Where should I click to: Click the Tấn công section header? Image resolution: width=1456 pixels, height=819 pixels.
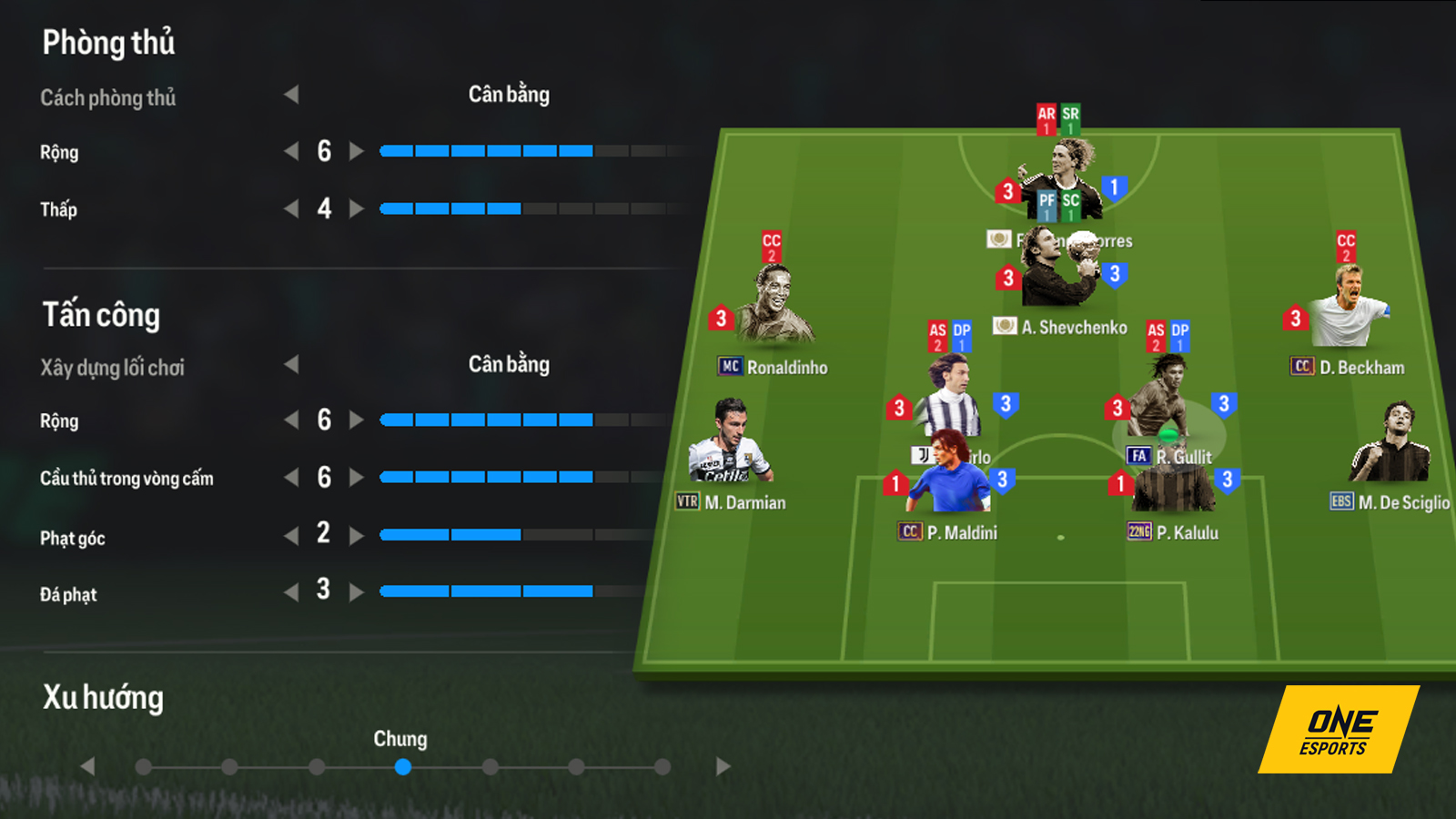102,315
